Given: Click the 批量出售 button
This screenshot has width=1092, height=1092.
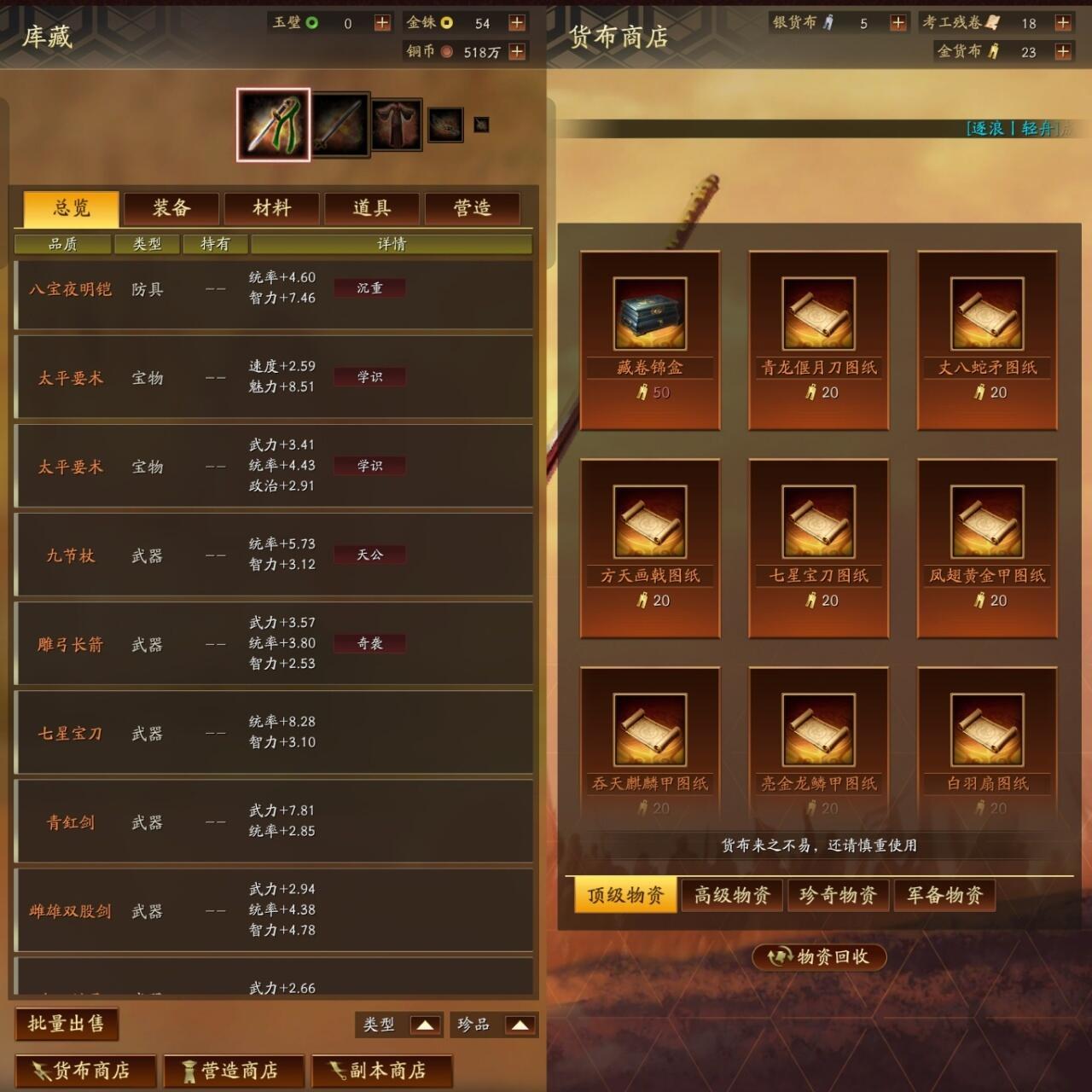Looking at the screenshot, I should tap(67, 1026).
